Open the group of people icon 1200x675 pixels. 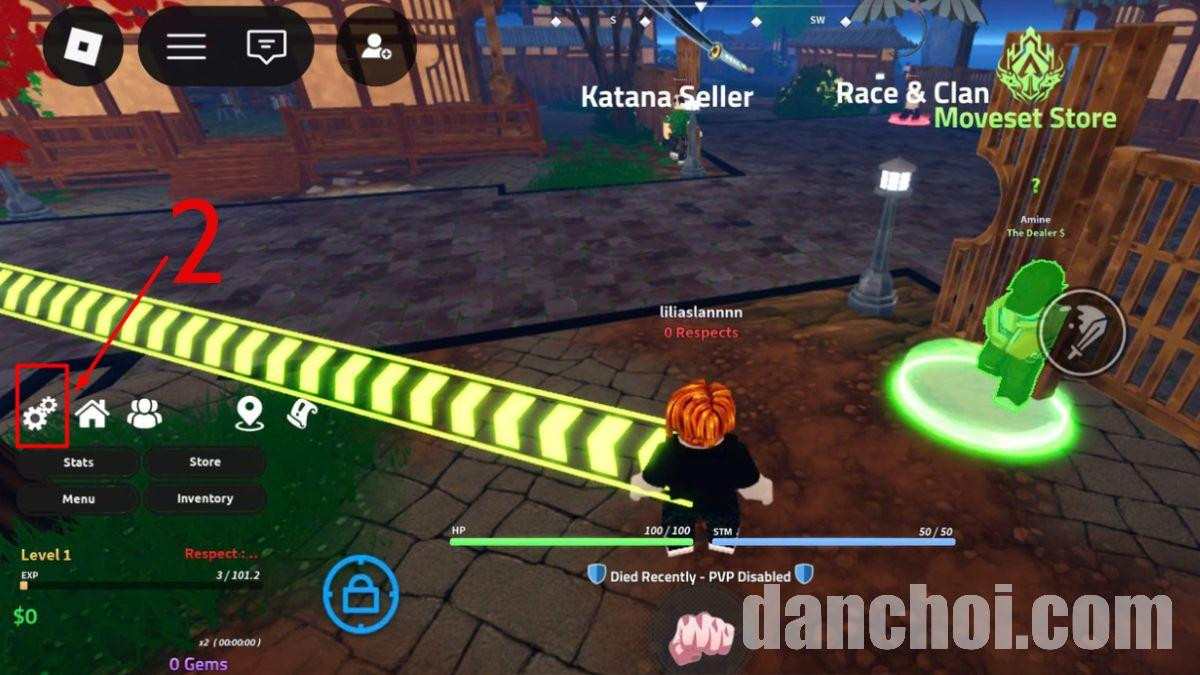pyautogui.click(x=145, y=413)
